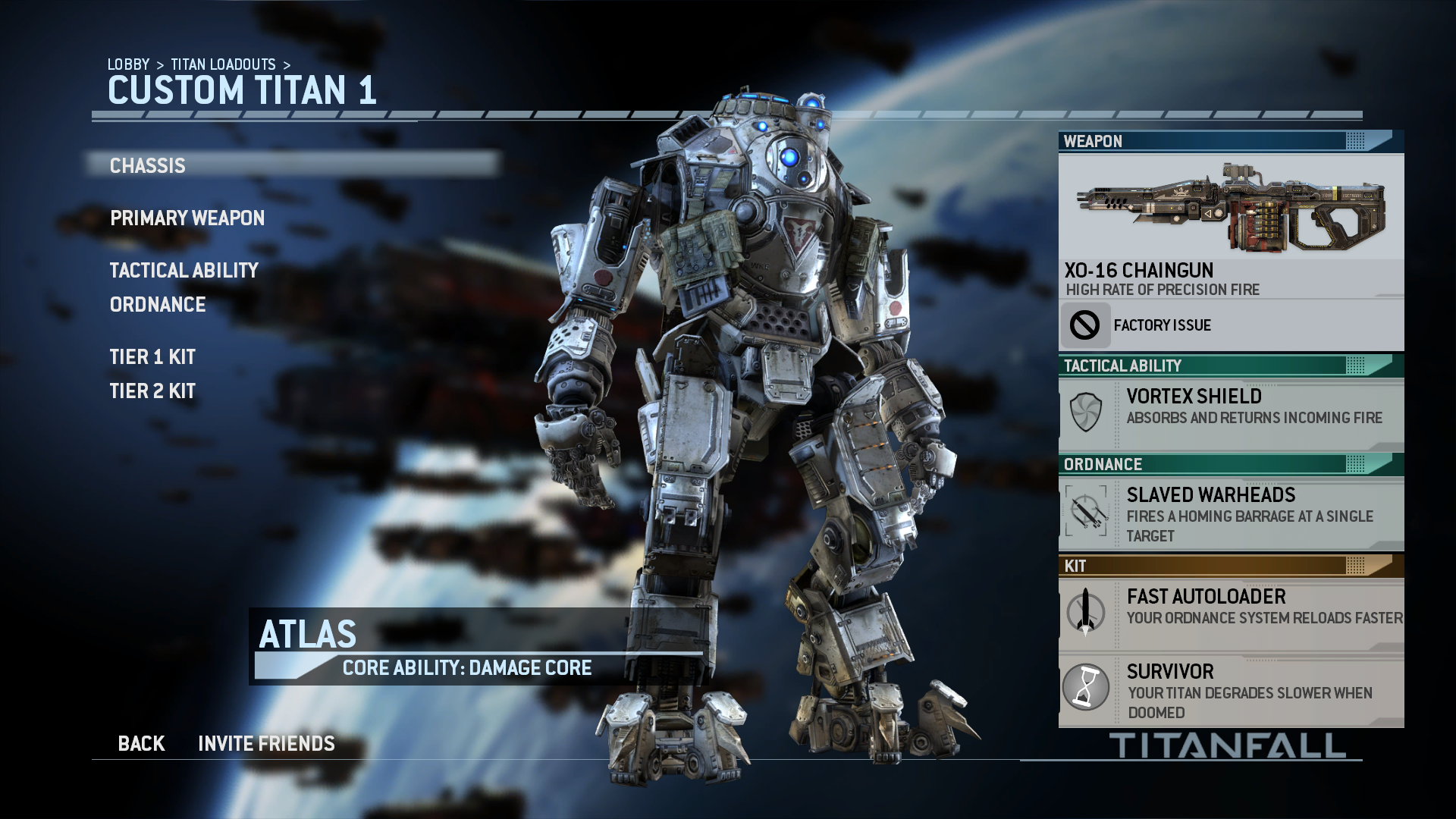Return to Lobby via the breadcrumb
Image resolution: width=1456 pixels, height=819 pixels.
pos(128,64)
